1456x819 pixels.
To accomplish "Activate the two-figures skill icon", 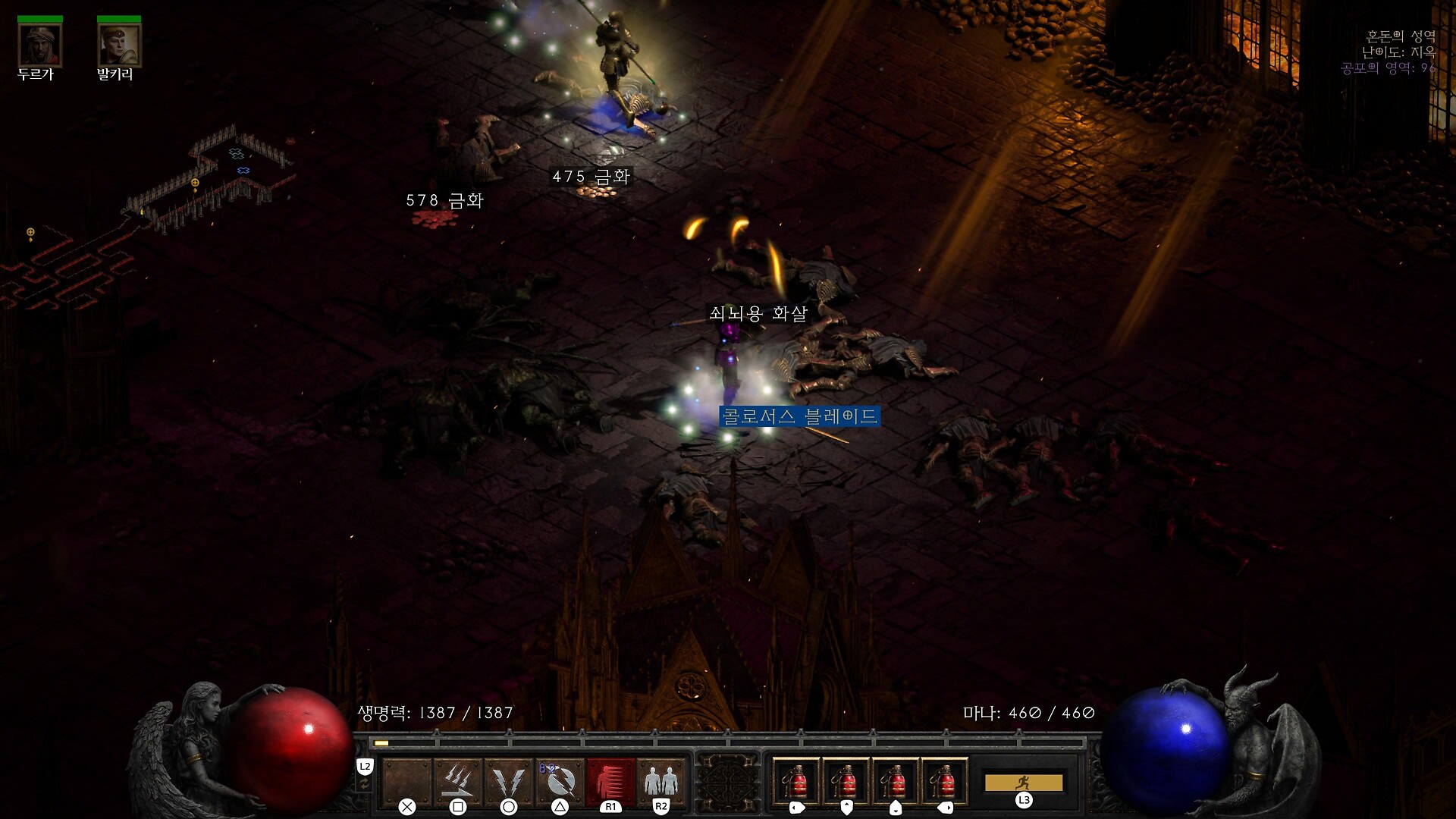I will click(661, 780).
